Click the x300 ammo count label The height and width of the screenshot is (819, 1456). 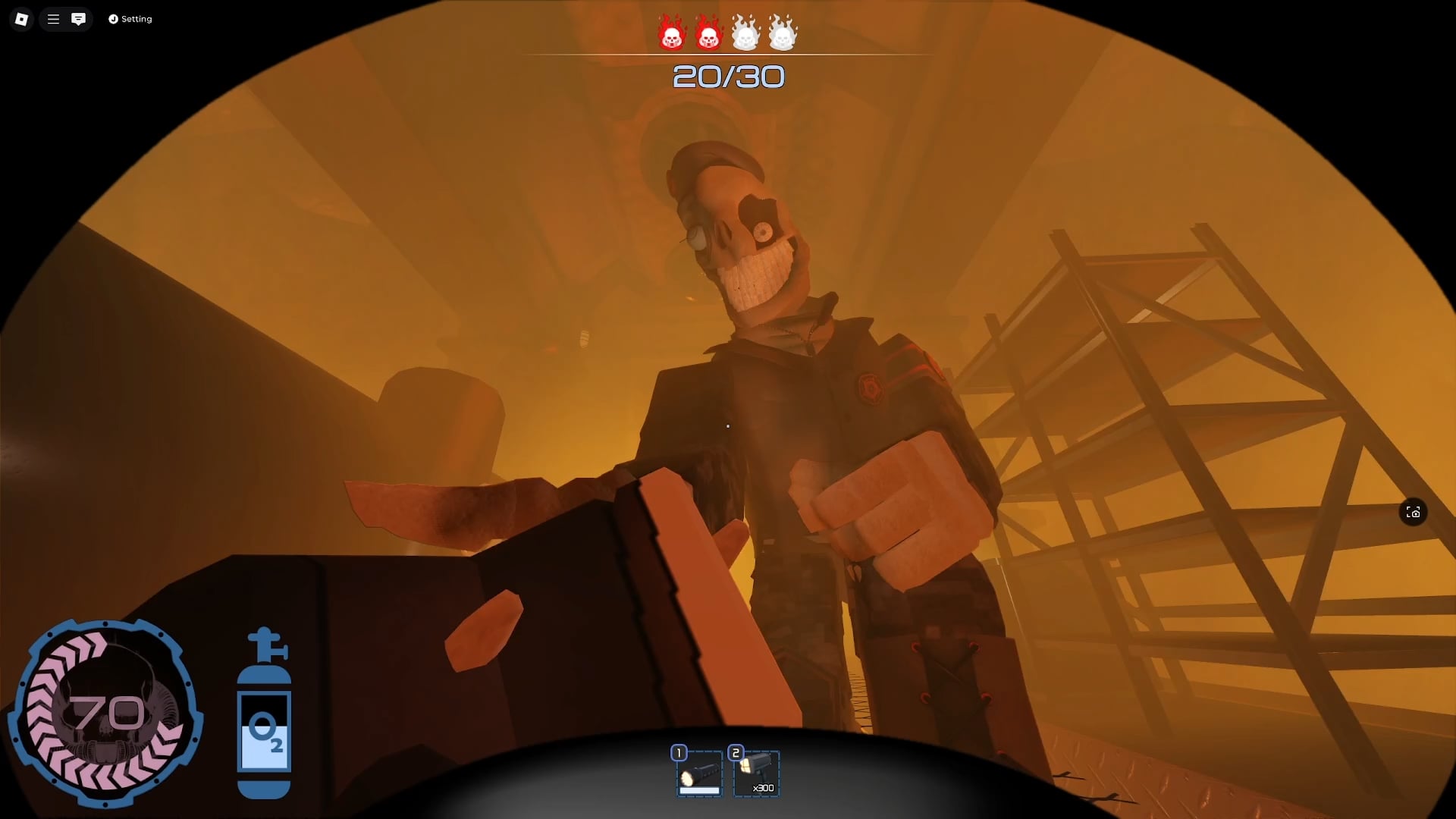(764, 789)
